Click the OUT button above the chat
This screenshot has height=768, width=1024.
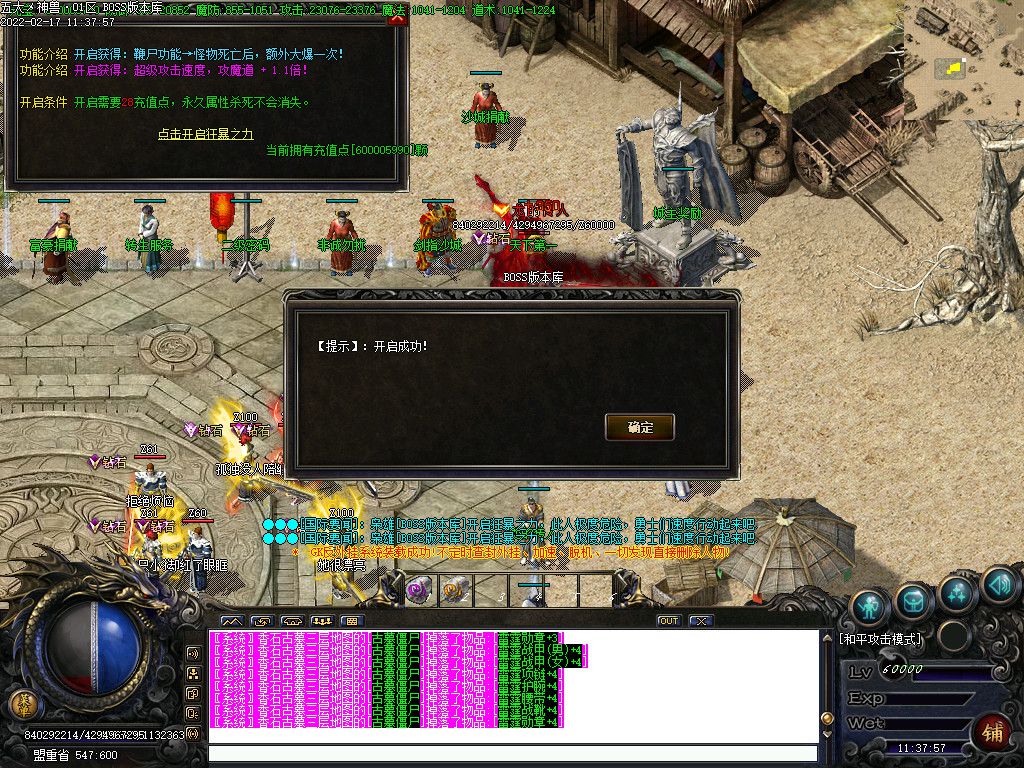click(669, 621)
